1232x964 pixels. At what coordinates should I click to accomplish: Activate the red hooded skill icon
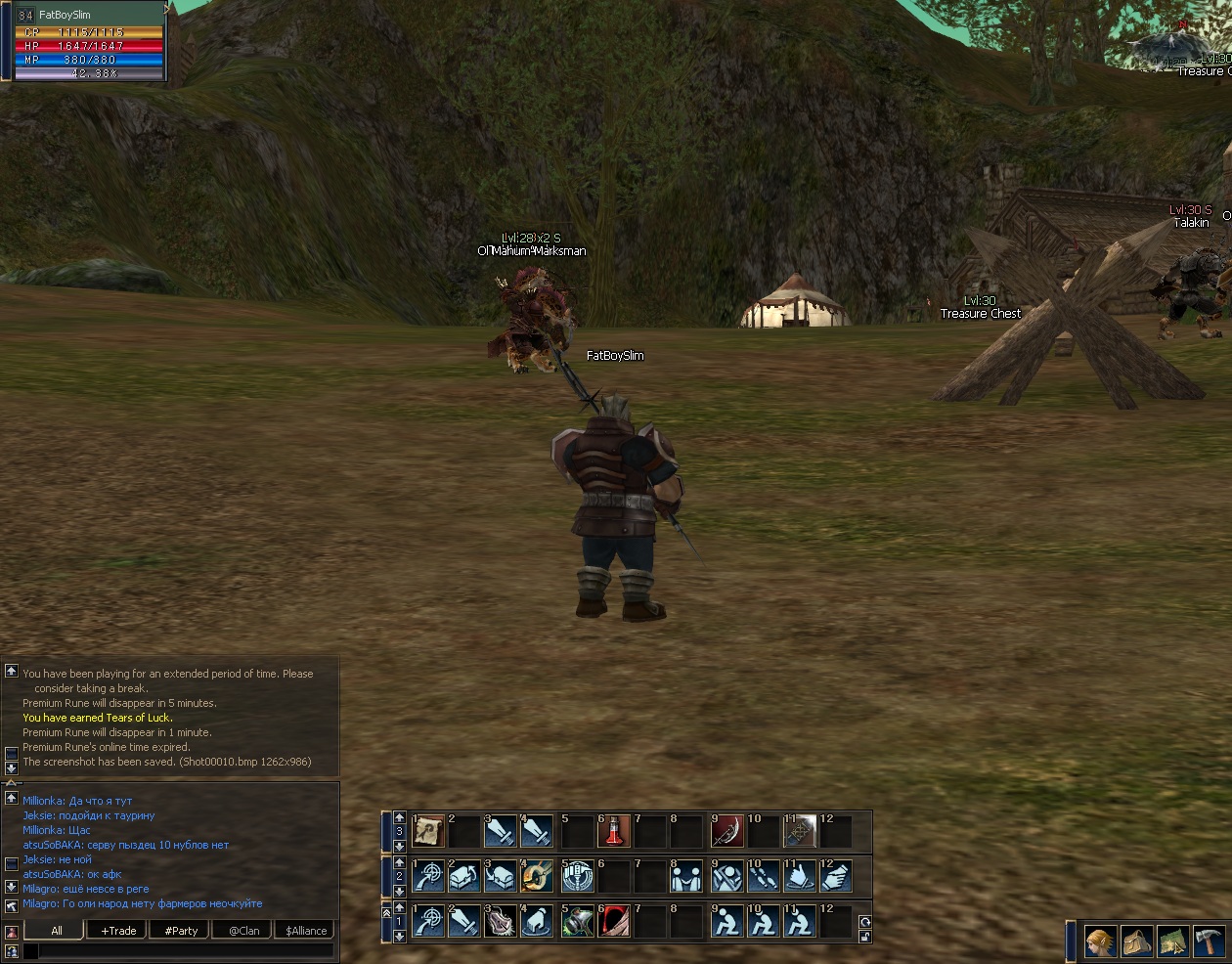coord(614,921)
